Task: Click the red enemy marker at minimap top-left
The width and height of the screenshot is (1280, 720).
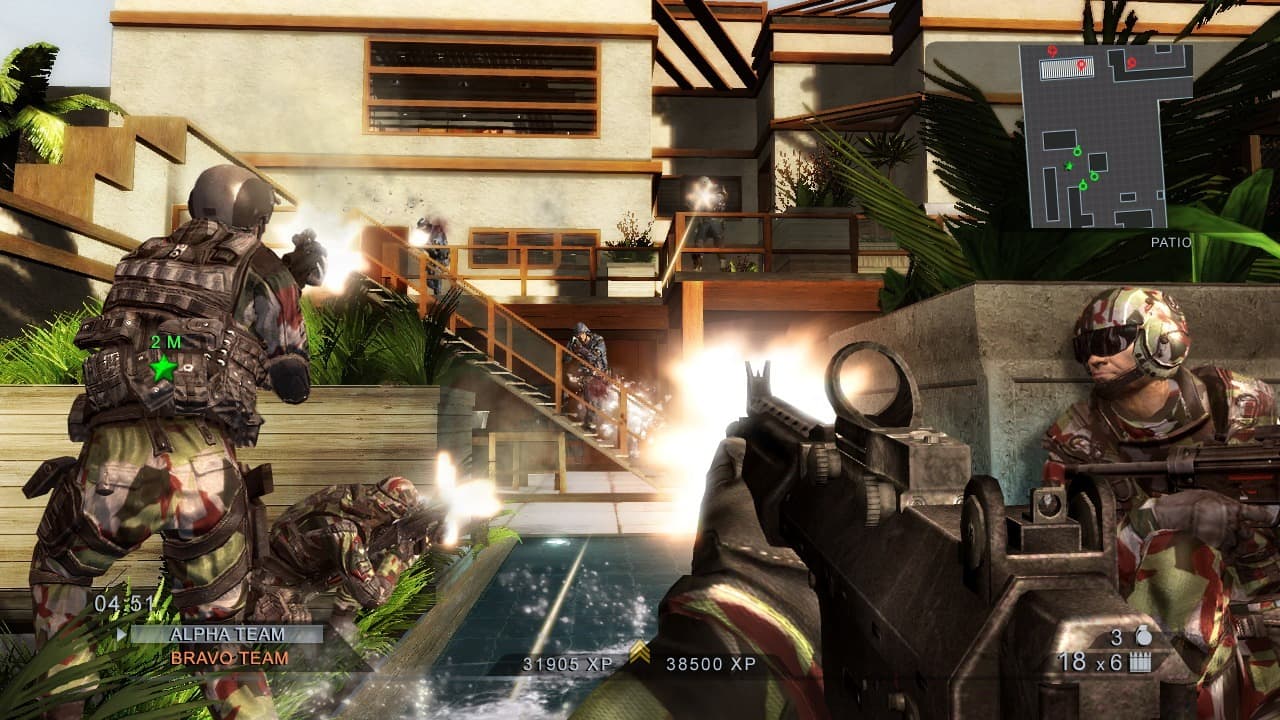Action: tap(1051, 50)
